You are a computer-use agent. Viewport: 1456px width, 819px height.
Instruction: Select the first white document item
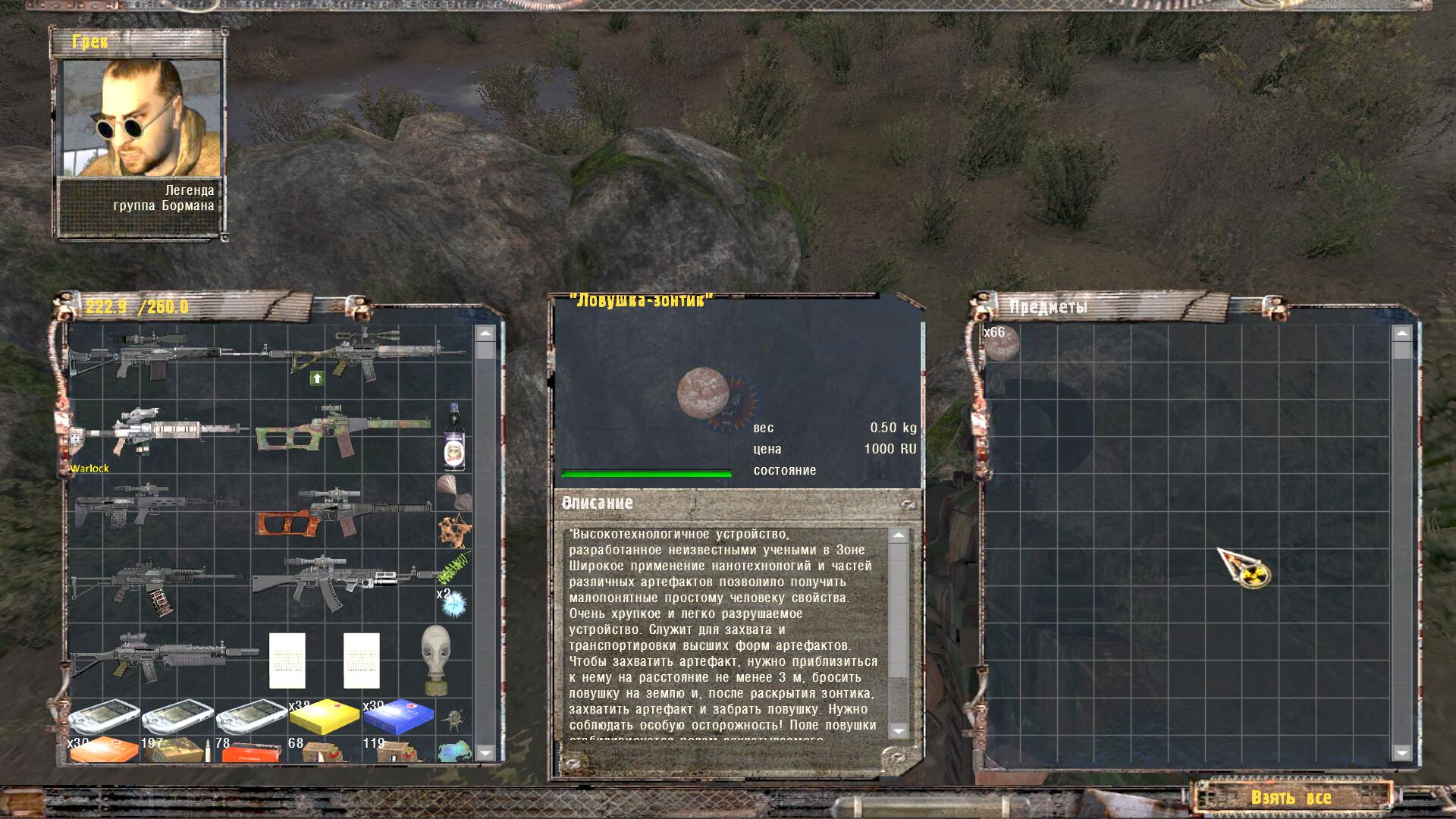287,661
